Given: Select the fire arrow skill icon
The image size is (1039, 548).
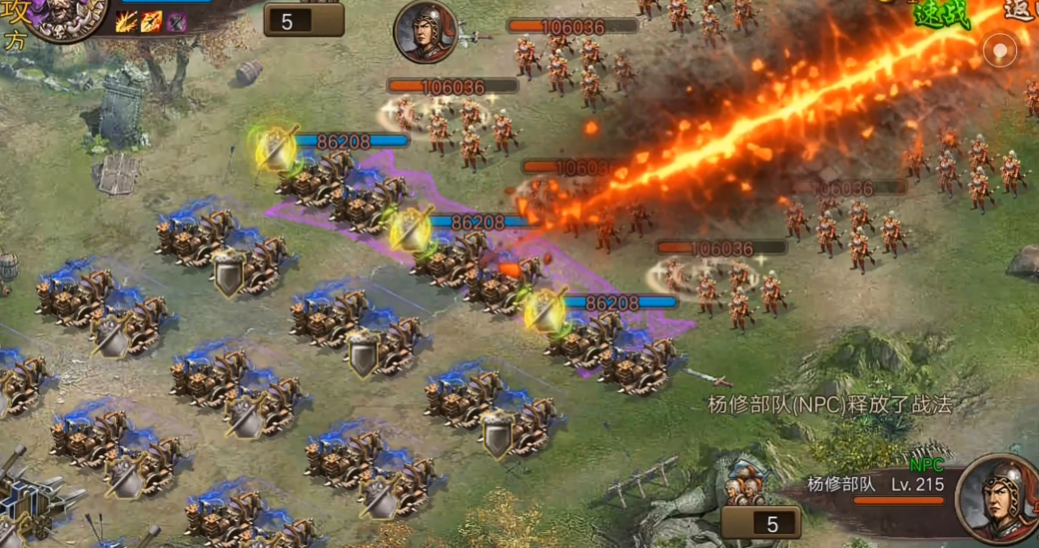Looking at the screenshot, I should click(x=151, y=21).
